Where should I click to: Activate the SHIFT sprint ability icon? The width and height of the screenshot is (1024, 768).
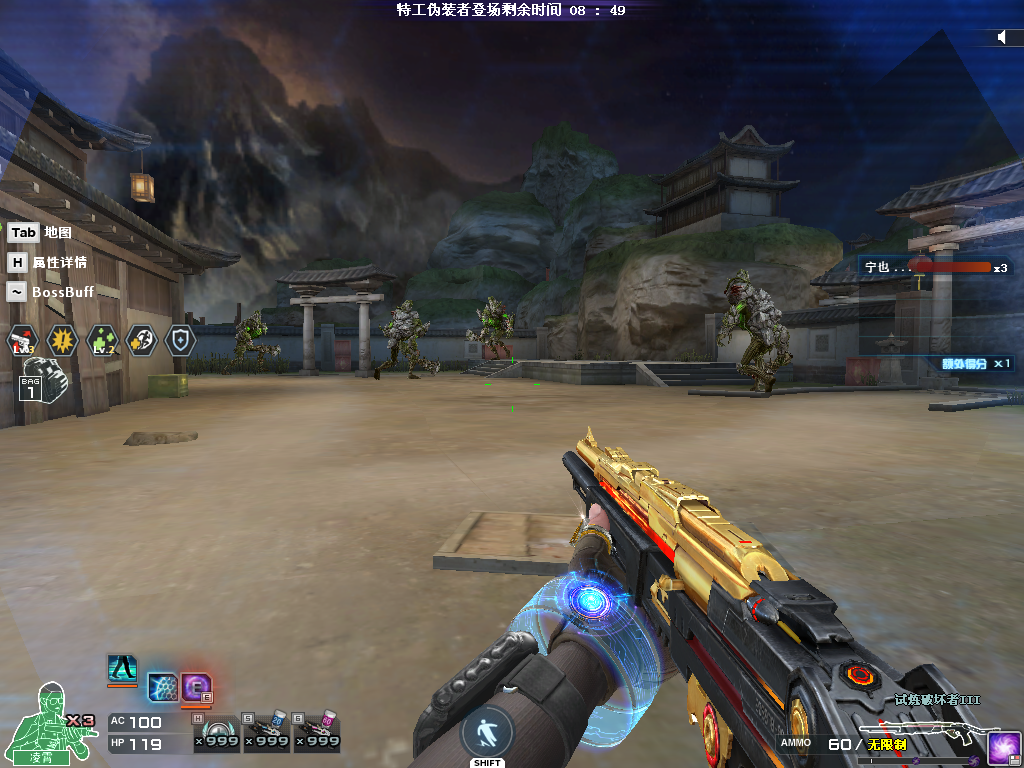point(487,733)
